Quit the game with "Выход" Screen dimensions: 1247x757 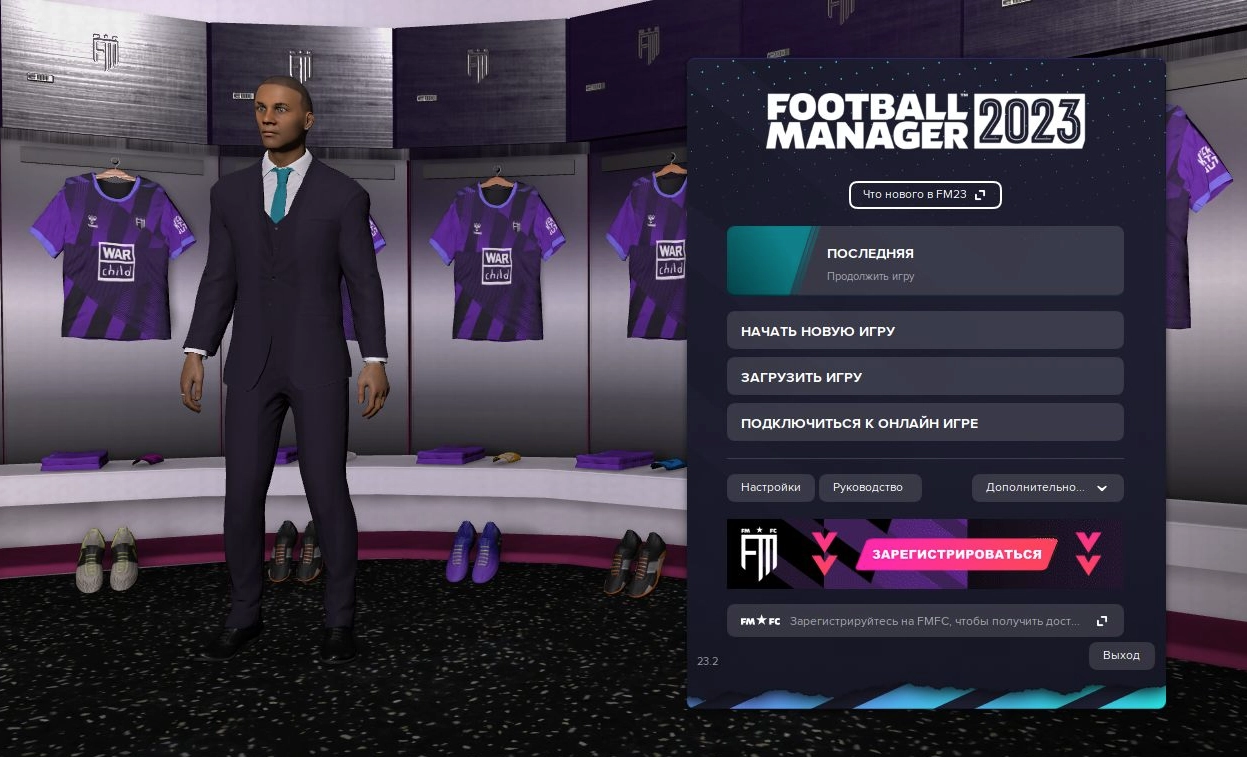coord(1121,656)
